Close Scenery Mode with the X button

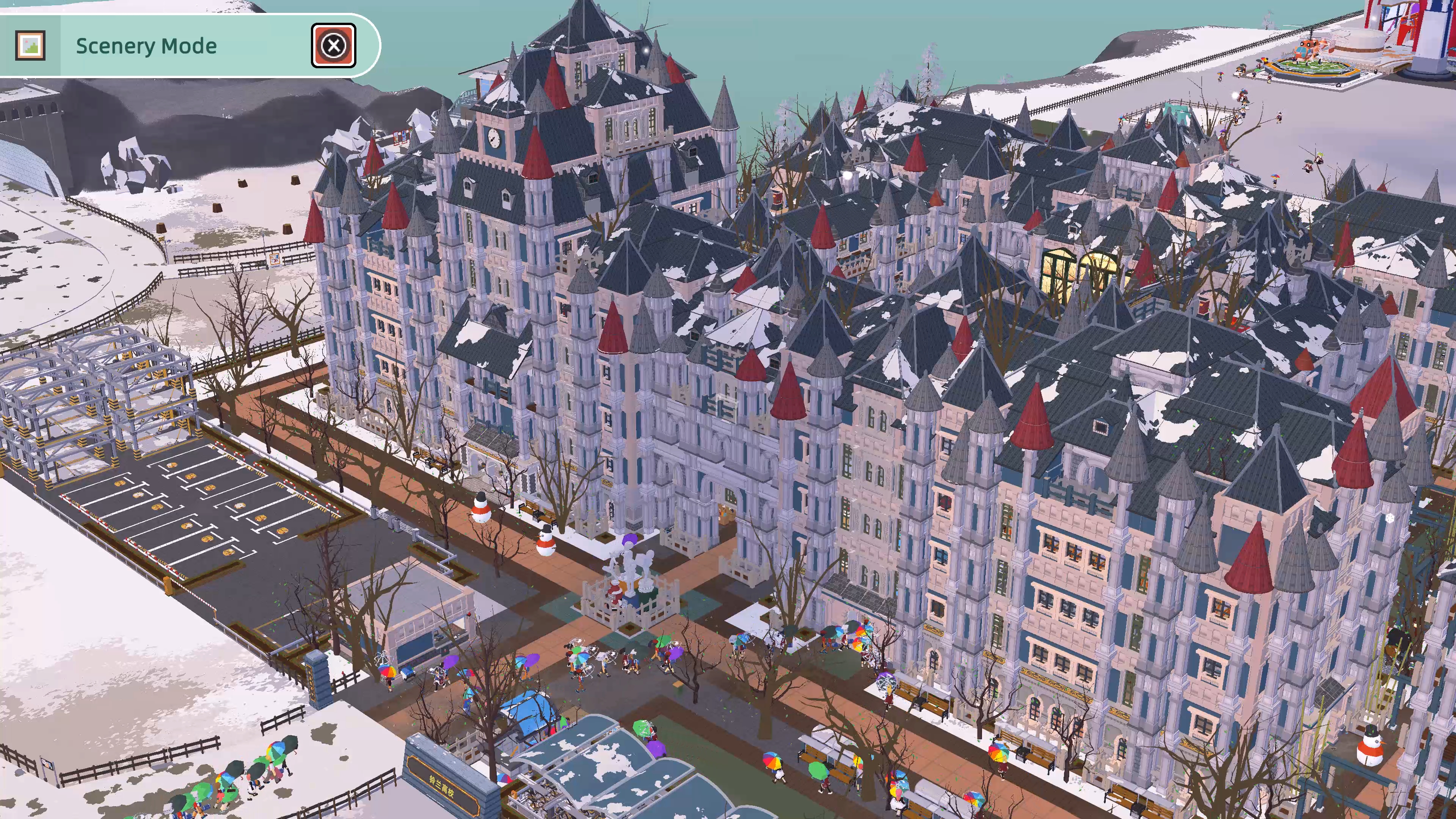point(334,45)
